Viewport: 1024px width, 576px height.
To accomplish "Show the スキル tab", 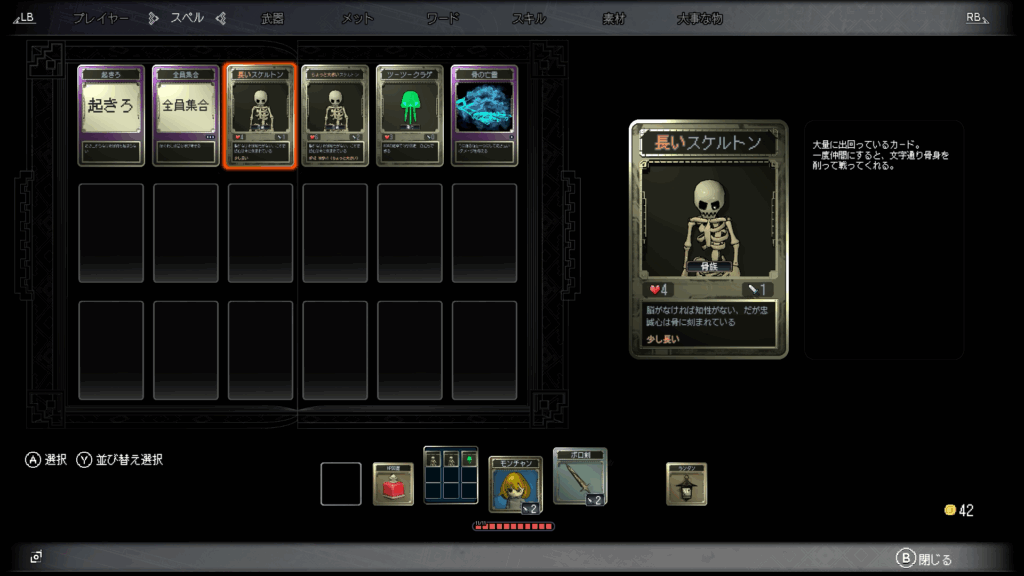I will [528, 18].
